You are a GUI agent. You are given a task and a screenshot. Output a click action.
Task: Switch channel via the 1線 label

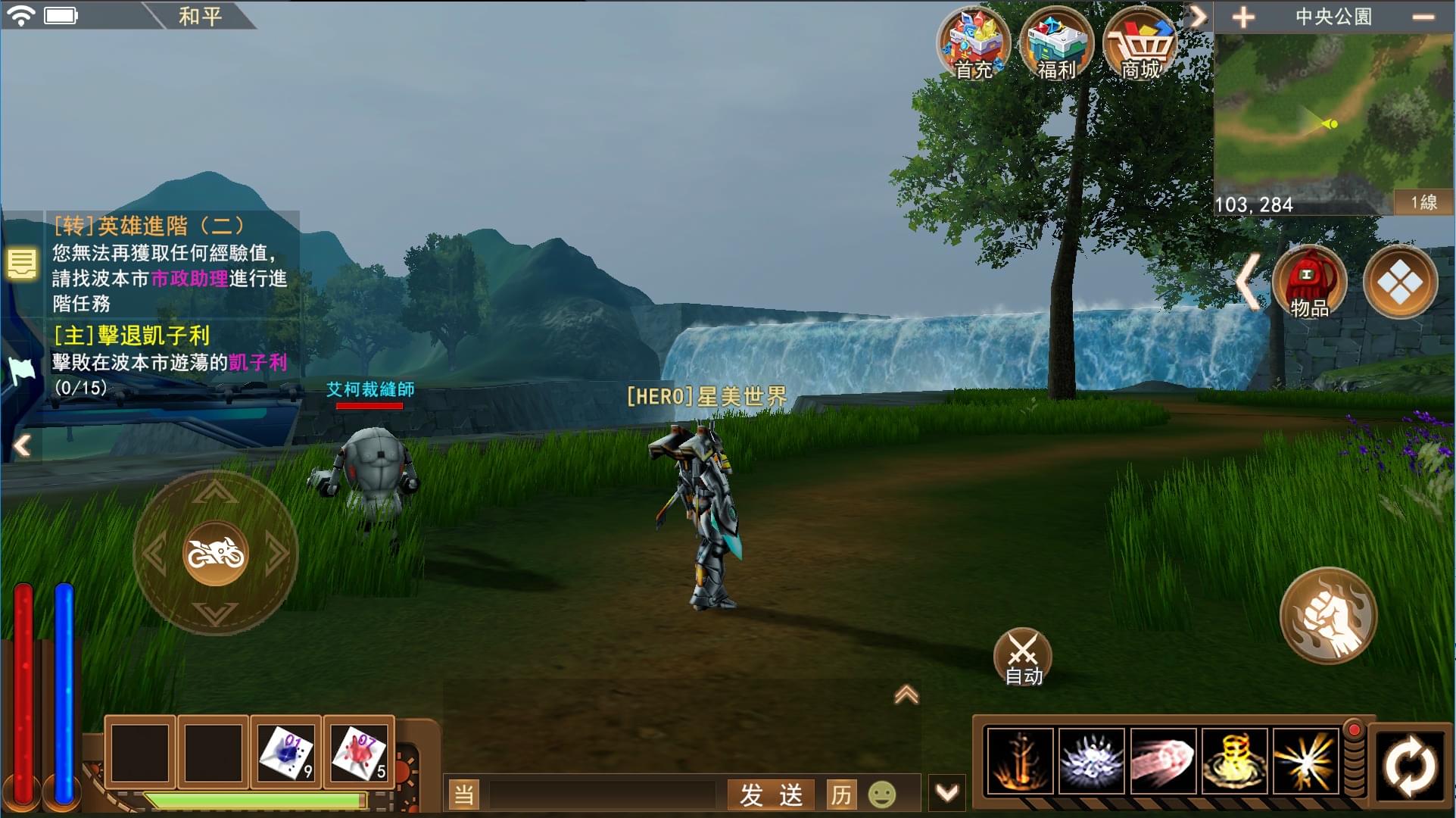(x=1423, y=202)
